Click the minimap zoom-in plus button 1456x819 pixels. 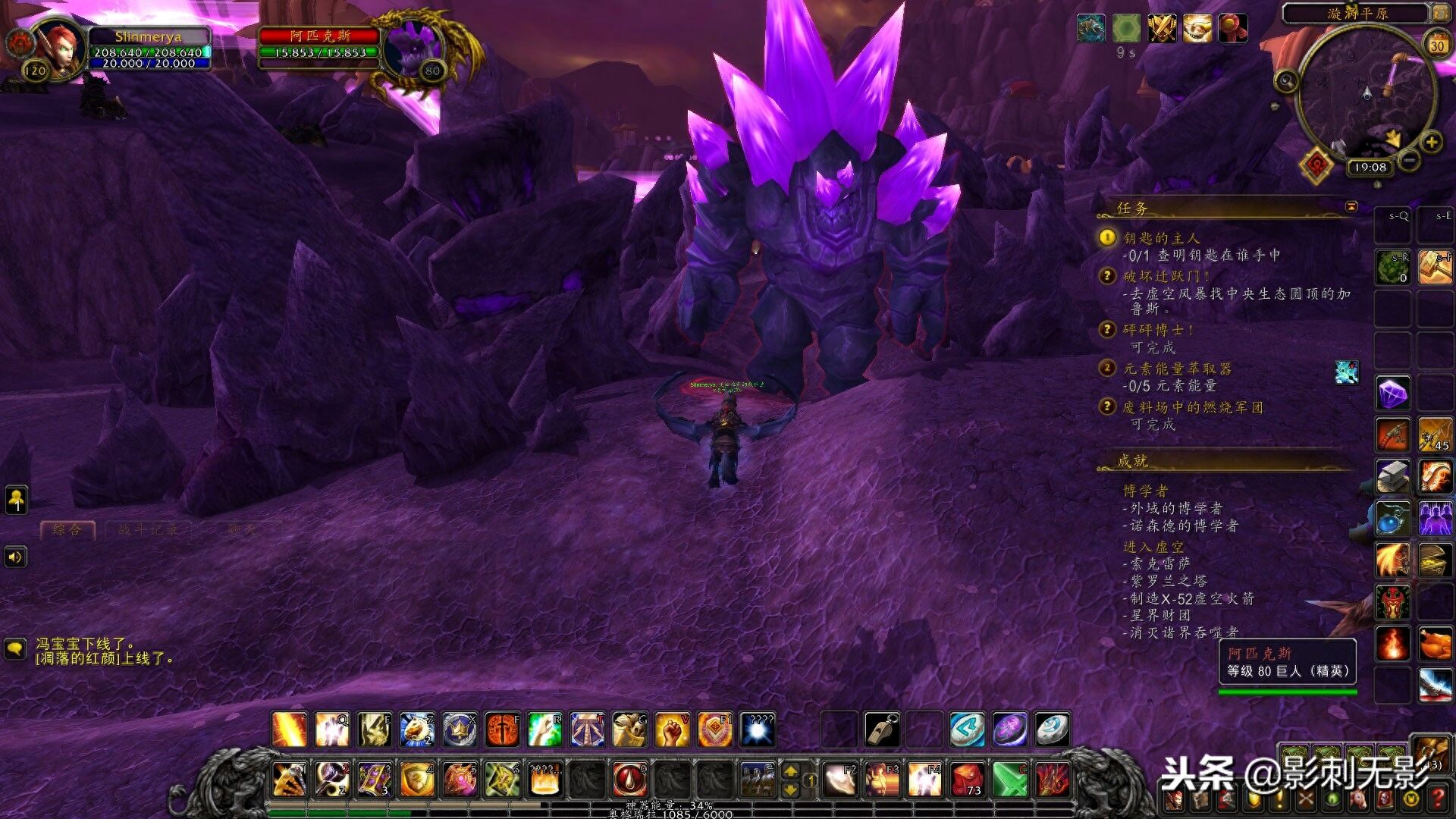pos(1431,142)
